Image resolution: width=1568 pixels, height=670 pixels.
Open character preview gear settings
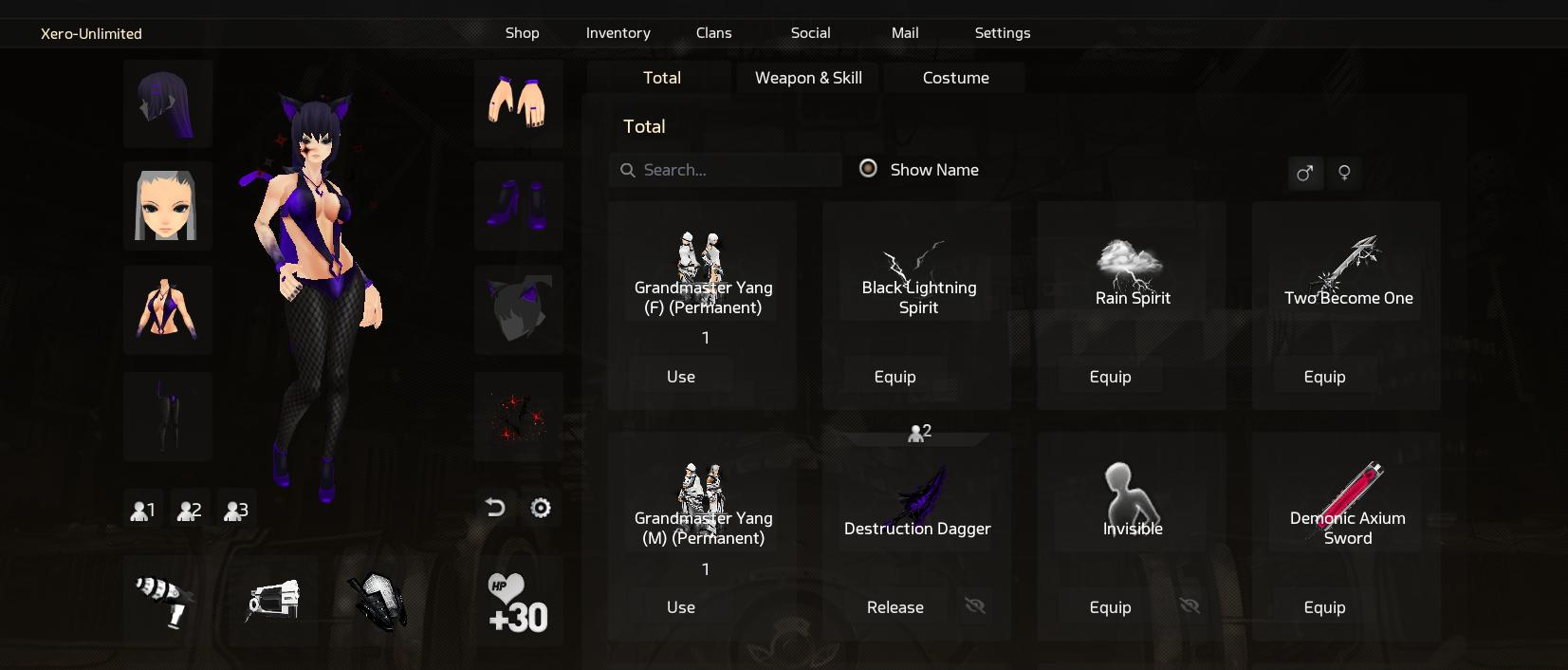click(x=541, y=509)
